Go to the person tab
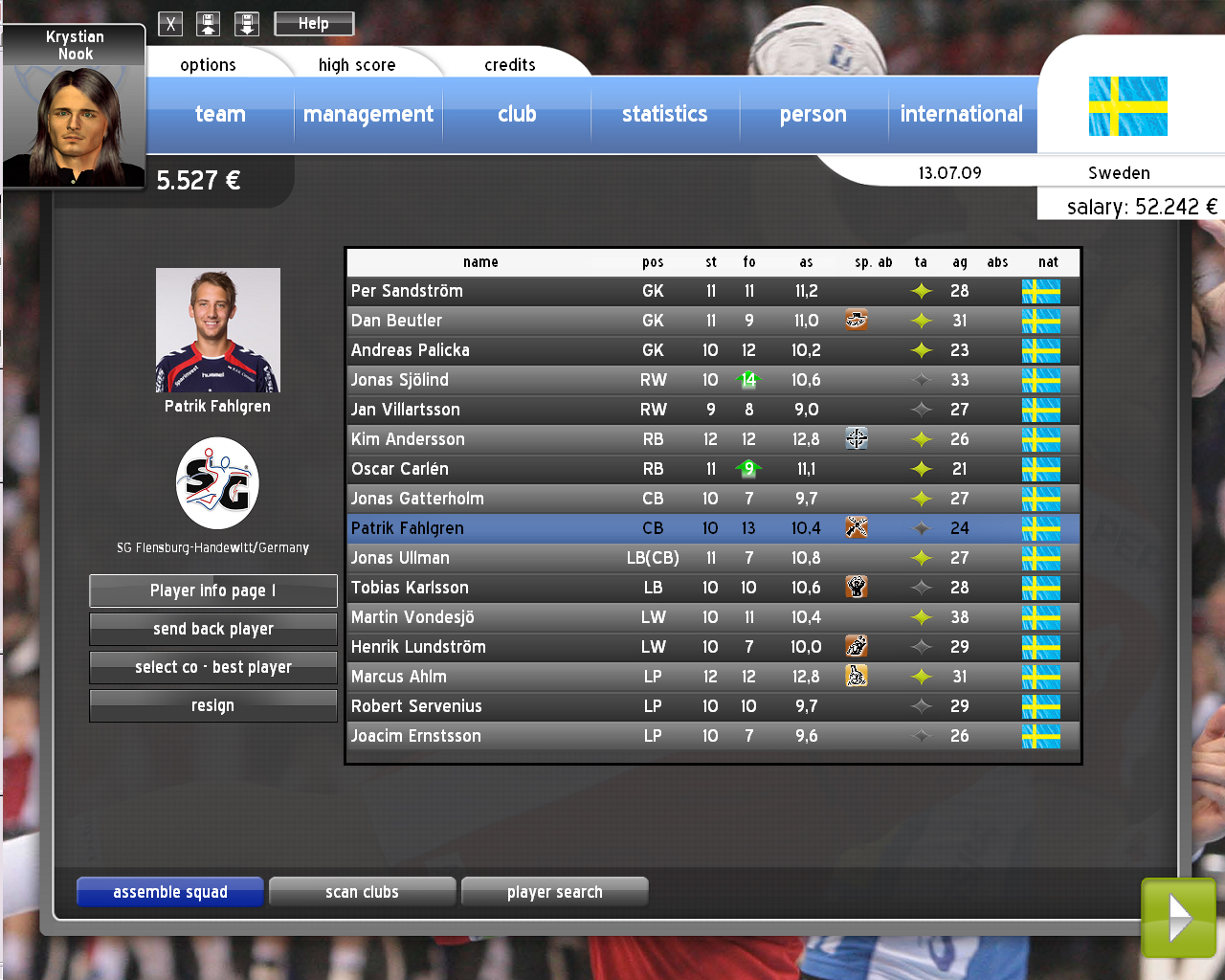This screenshot has width=1225, height=980. (x=813, y=115)
